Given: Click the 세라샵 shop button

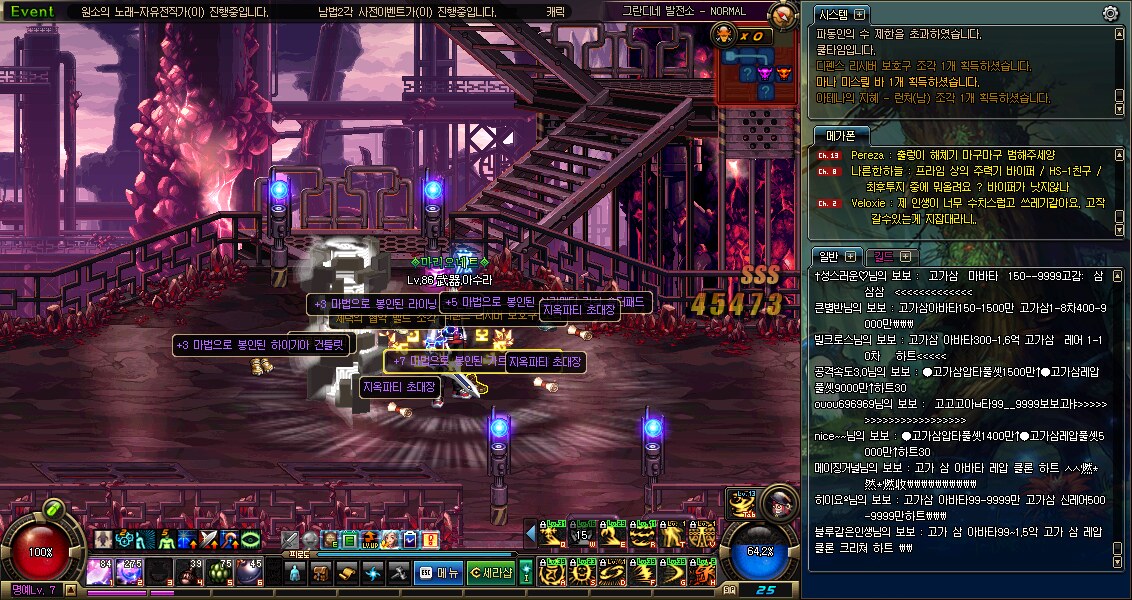Looking at the screenshot, I should click(491, 573).
